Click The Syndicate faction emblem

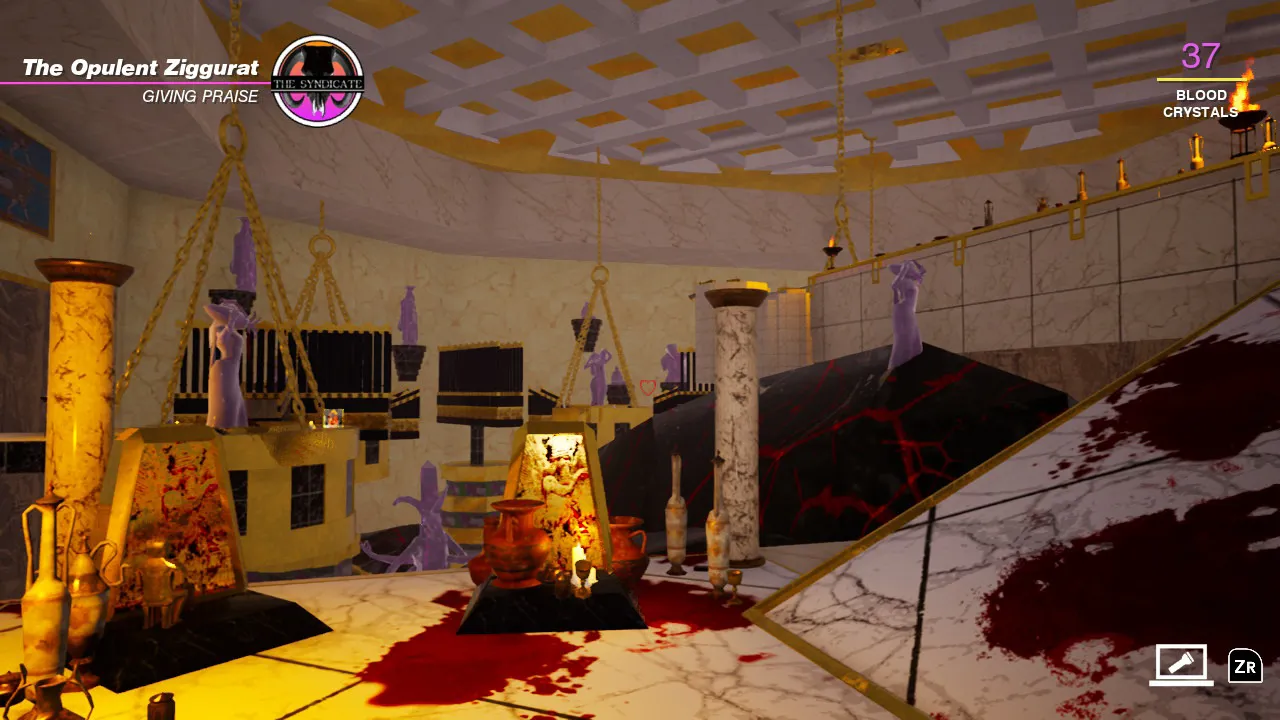click(x=317, y=81)
